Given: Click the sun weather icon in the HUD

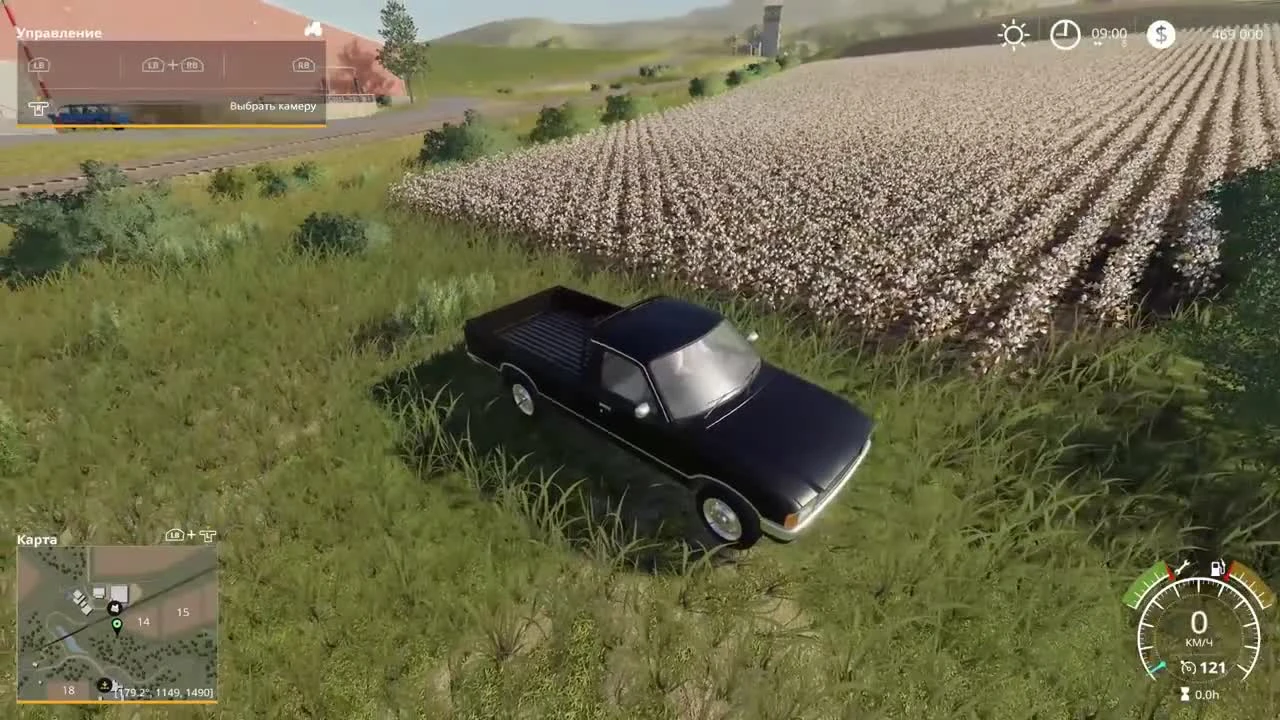Looking at the screenshot, I should click(1013, 35).
